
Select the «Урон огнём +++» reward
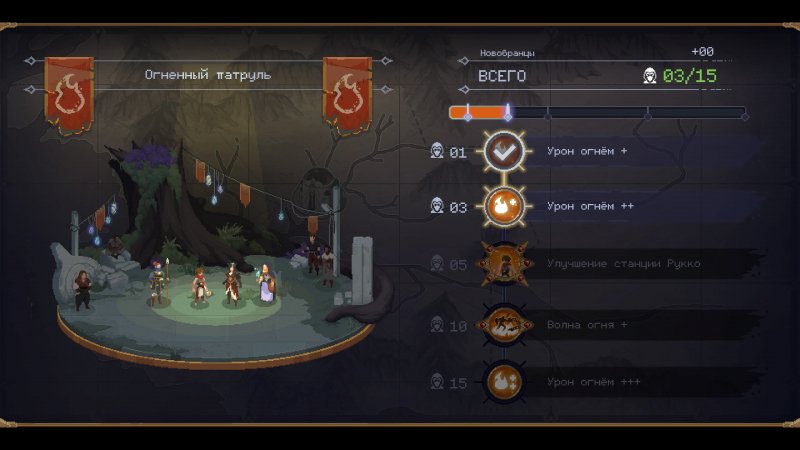pyautogui.click(x=594, y=382)
